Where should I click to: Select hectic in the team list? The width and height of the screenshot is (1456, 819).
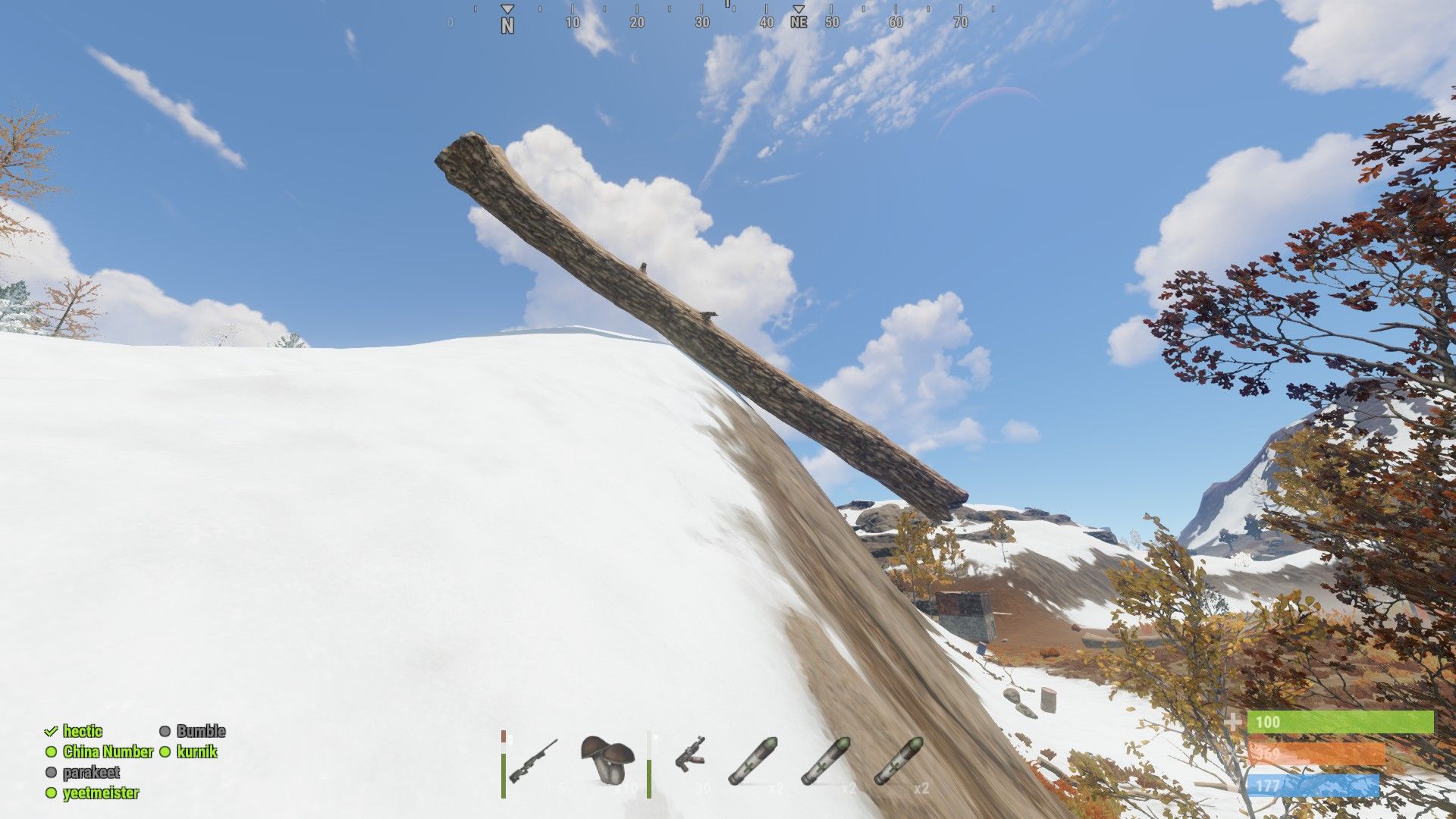click(x=83, y=732)
